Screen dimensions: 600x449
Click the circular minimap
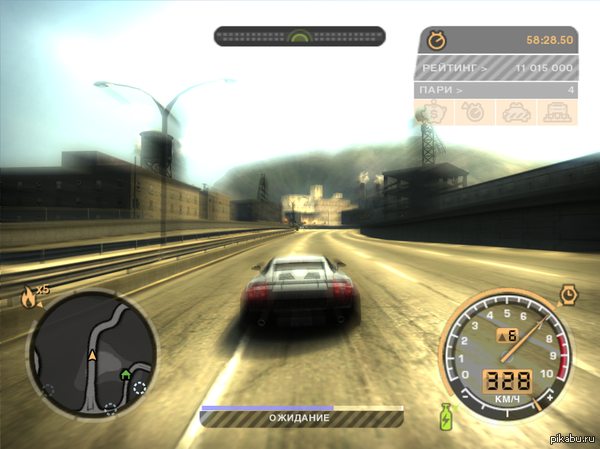pos(92,355)
